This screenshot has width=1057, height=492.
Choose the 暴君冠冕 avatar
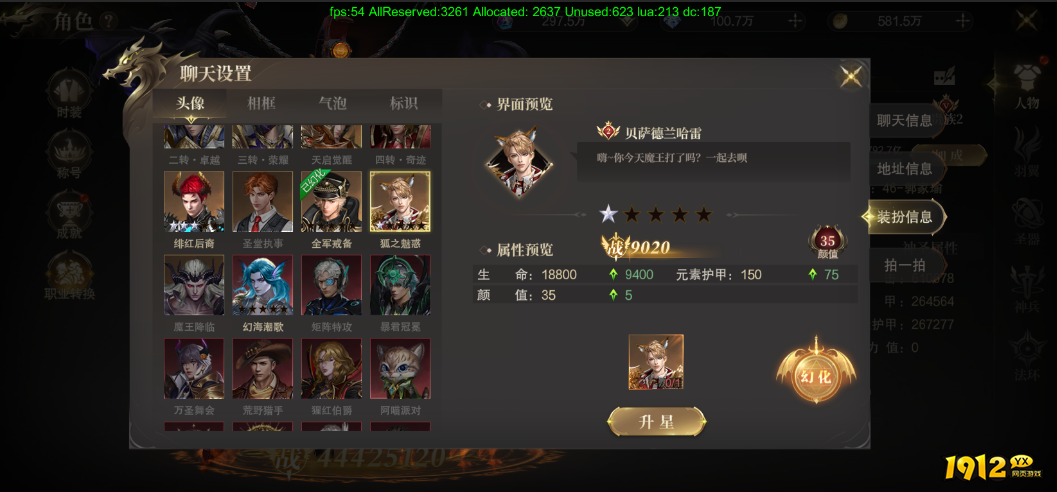tap(400, 285)
